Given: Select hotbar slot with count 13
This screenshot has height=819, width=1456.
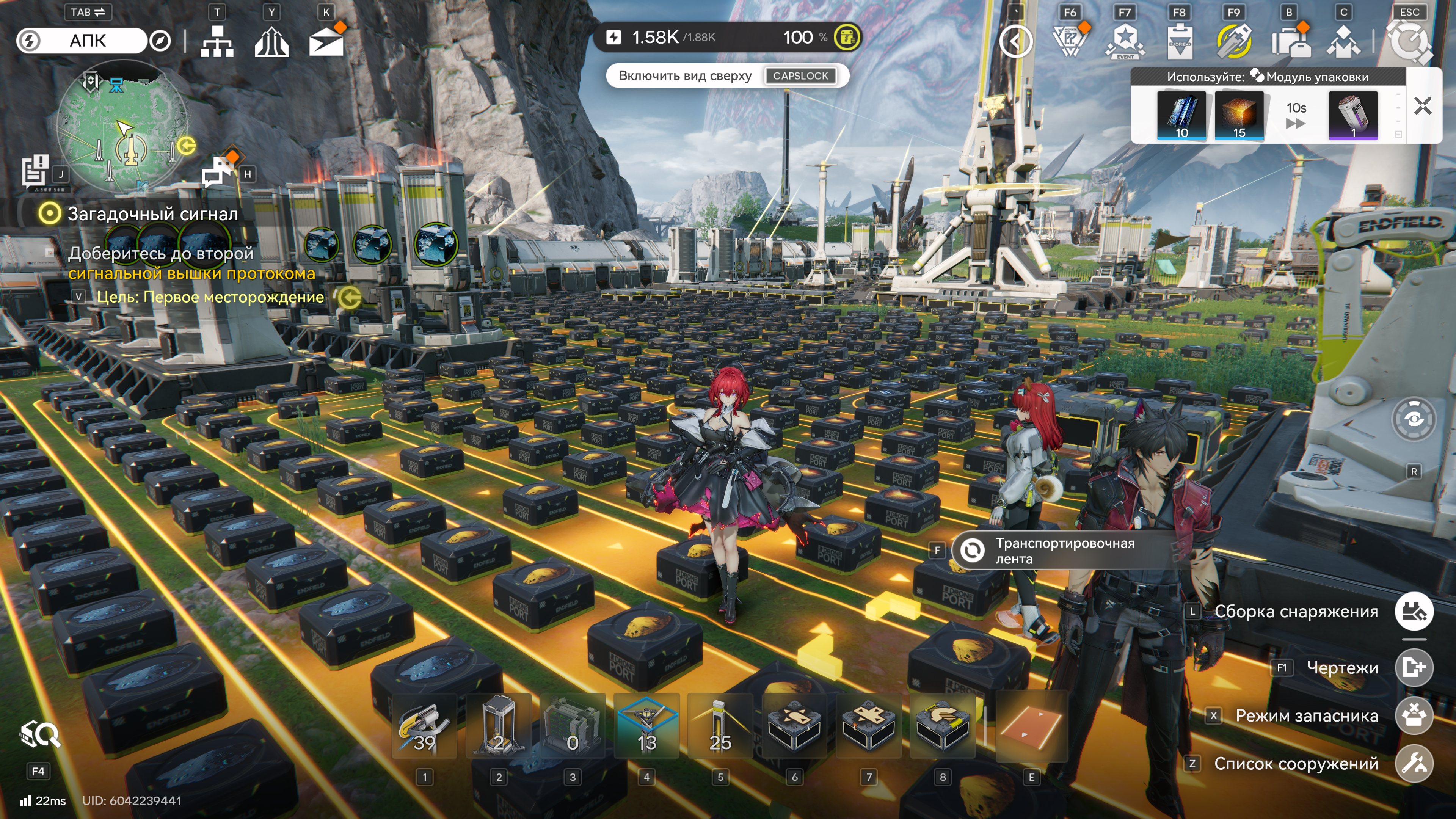Looking at the screenshot, I should pos(646,727).
